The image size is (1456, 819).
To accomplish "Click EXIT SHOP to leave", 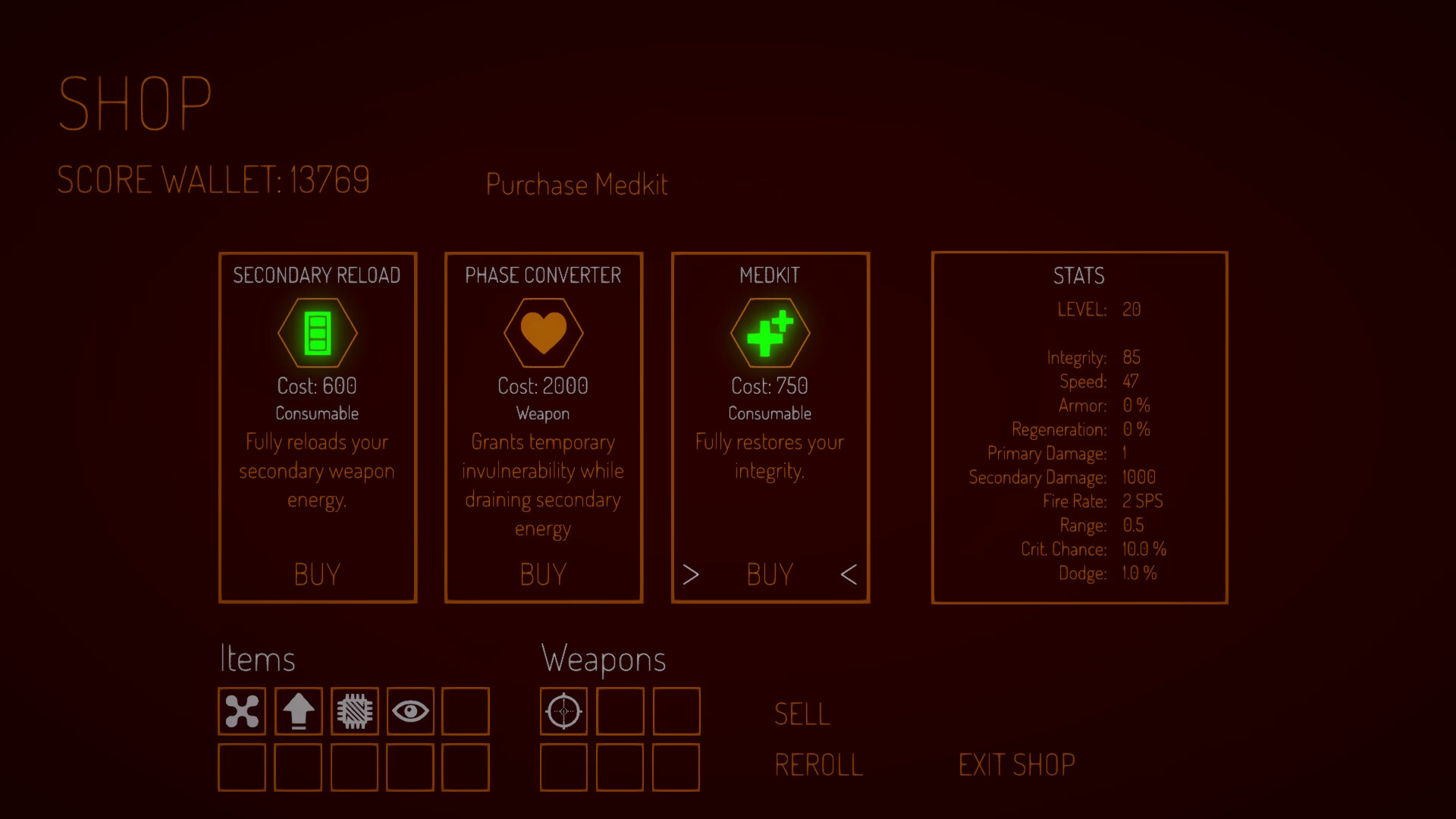I will coord(1017,764).
